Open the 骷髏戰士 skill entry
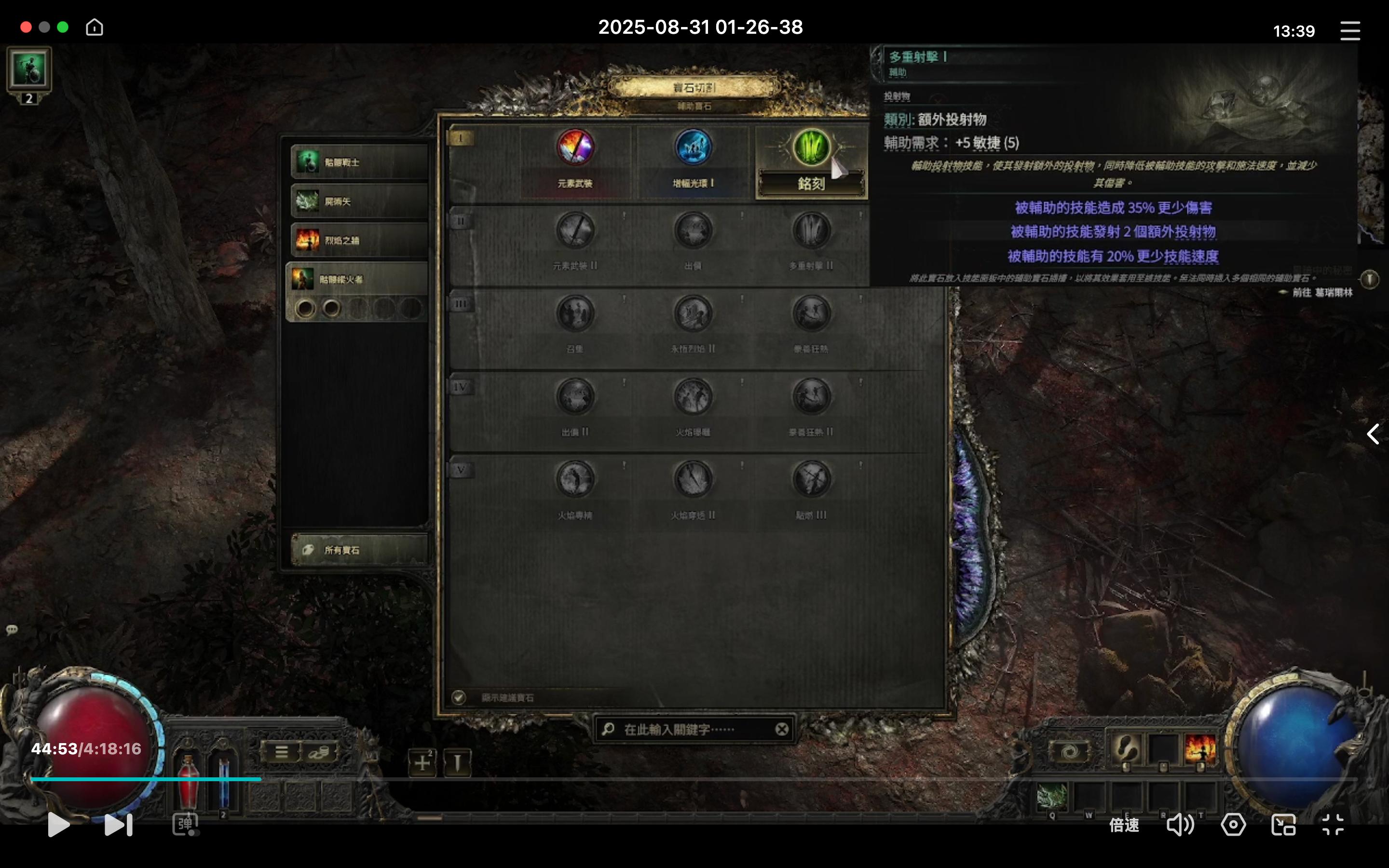 359,163
